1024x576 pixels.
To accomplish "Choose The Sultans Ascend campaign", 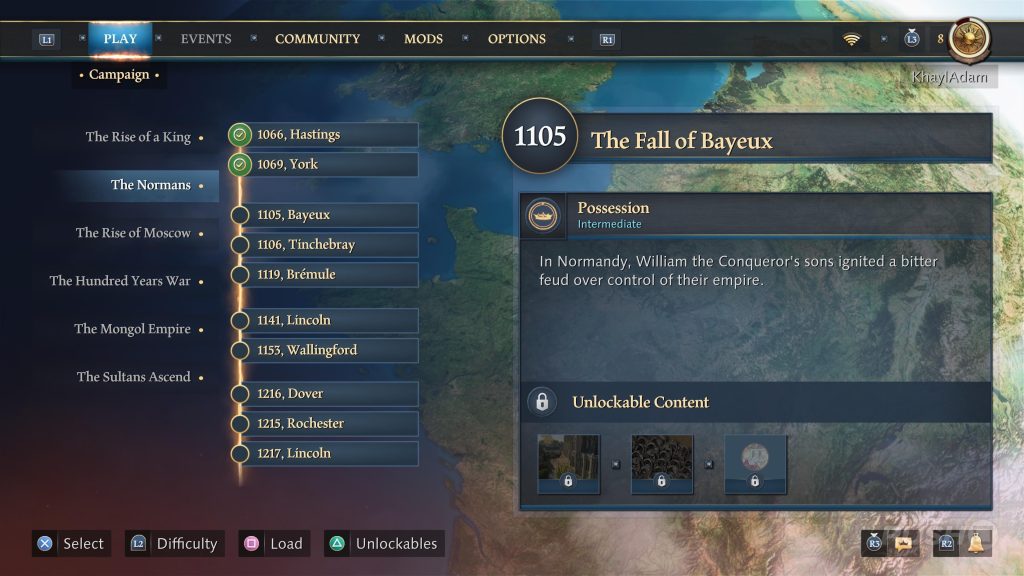I will (133, 377).
